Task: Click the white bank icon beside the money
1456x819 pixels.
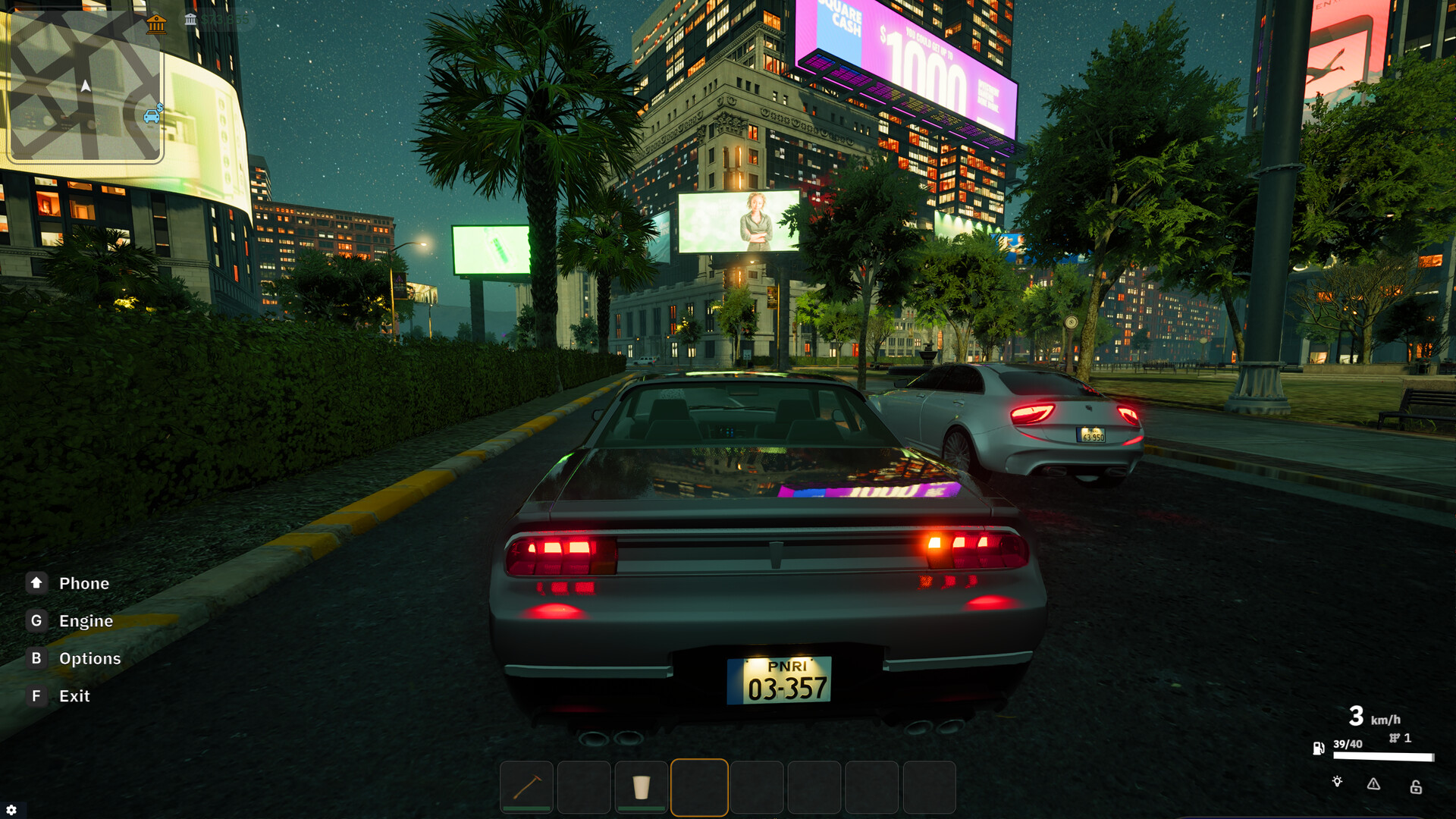Action: (190, 20)
